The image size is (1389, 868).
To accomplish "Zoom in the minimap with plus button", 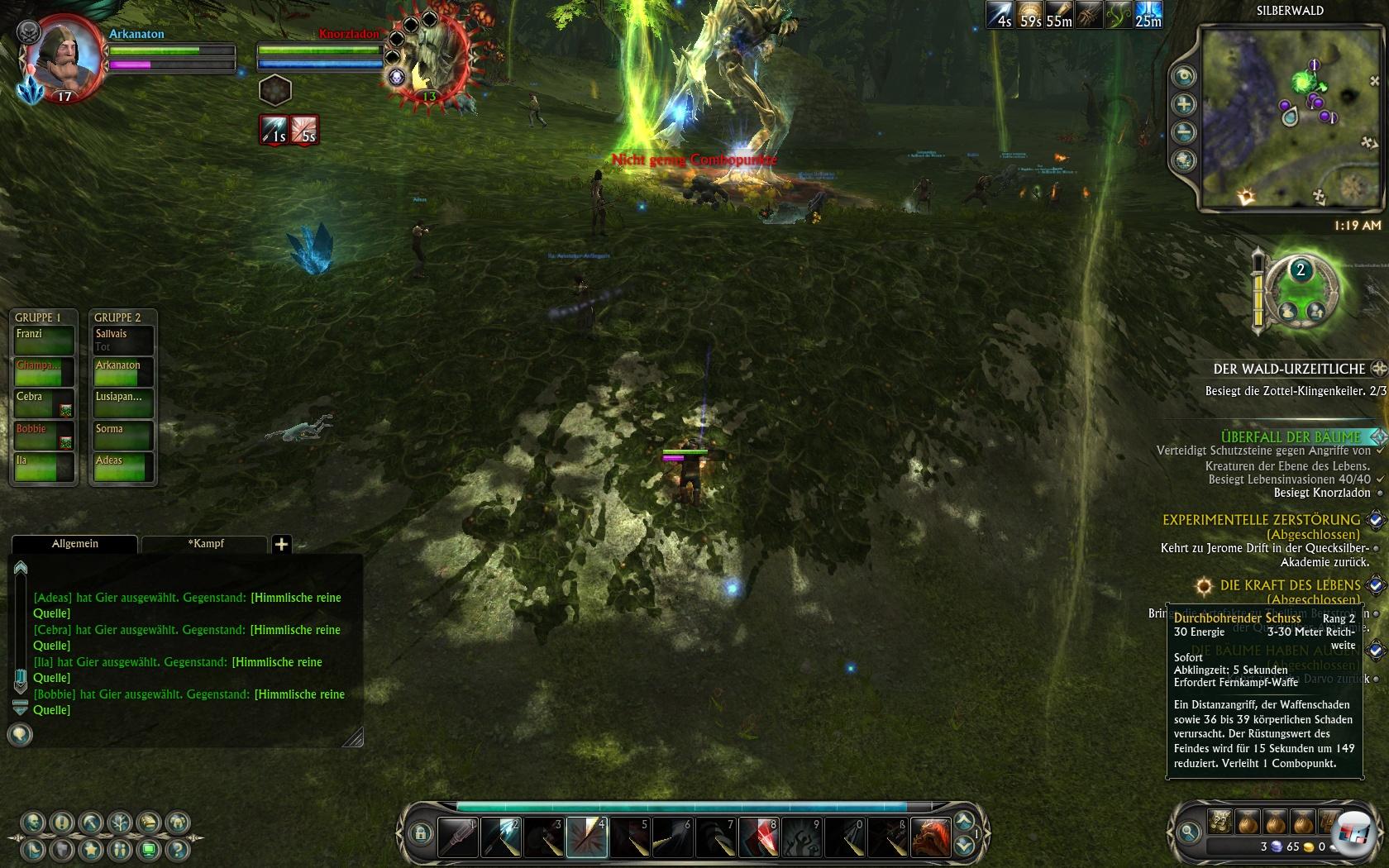I will [x=1184, y=104].
